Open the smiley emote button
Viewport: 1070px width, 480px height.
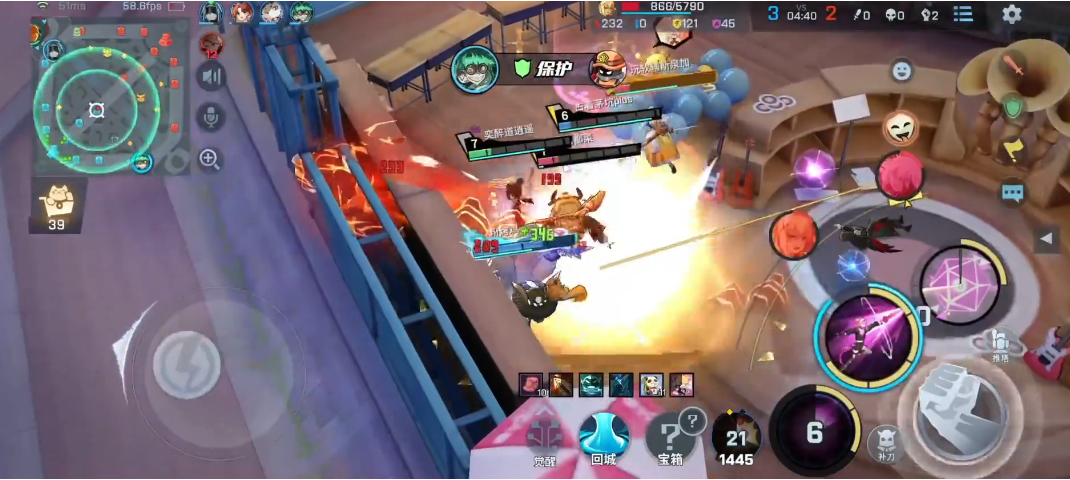tap(902, 70)
